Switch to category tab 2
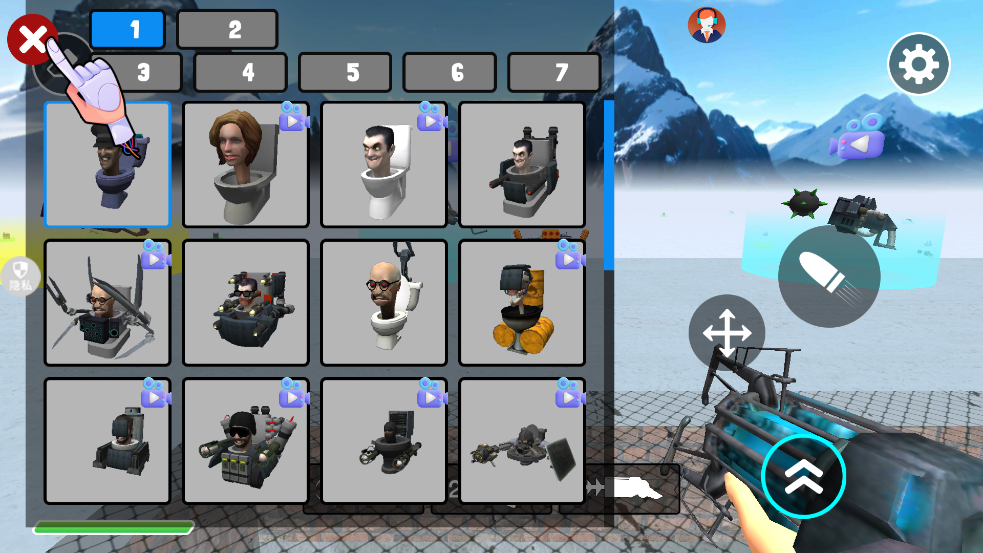 point(227,30)
